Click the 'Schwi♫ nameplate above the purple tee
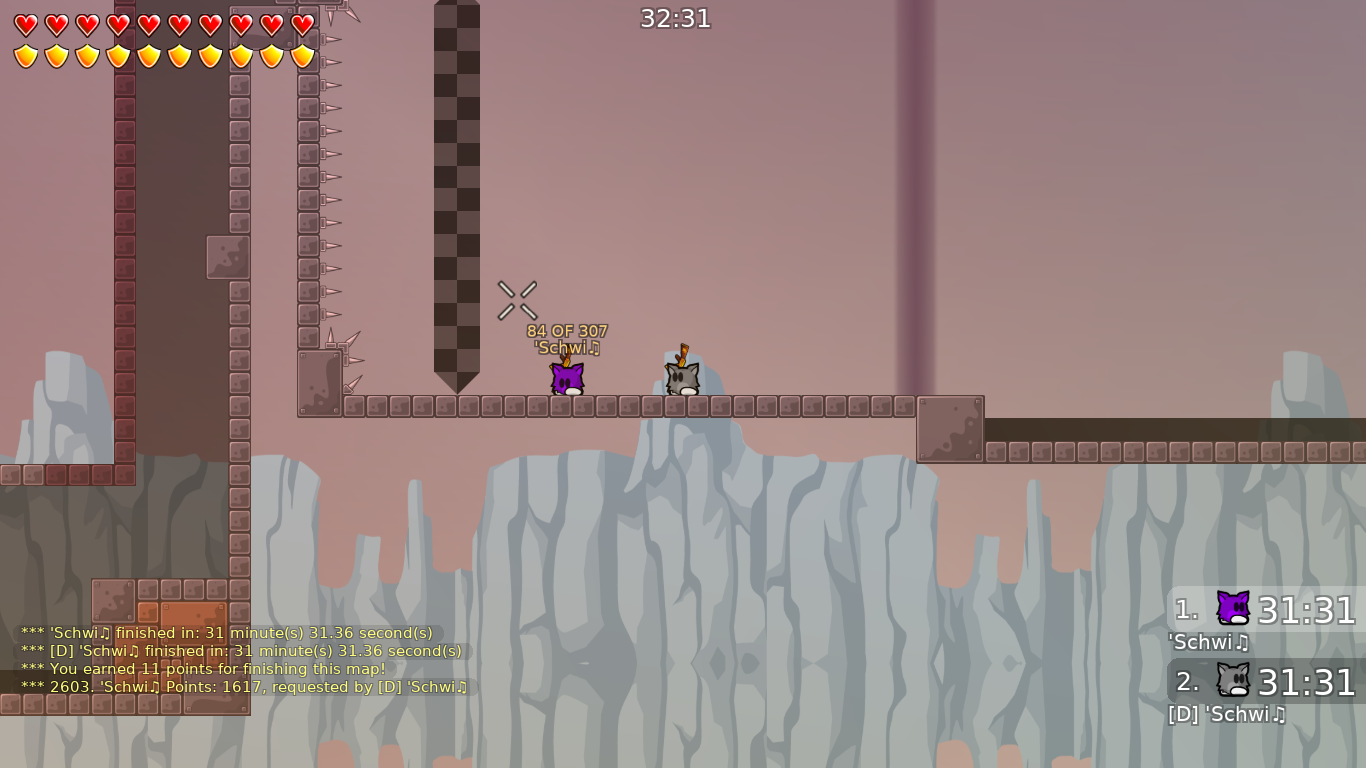The width and height of the screenshot is (1366, 768). pyautogui.click(x=565, y=347)
